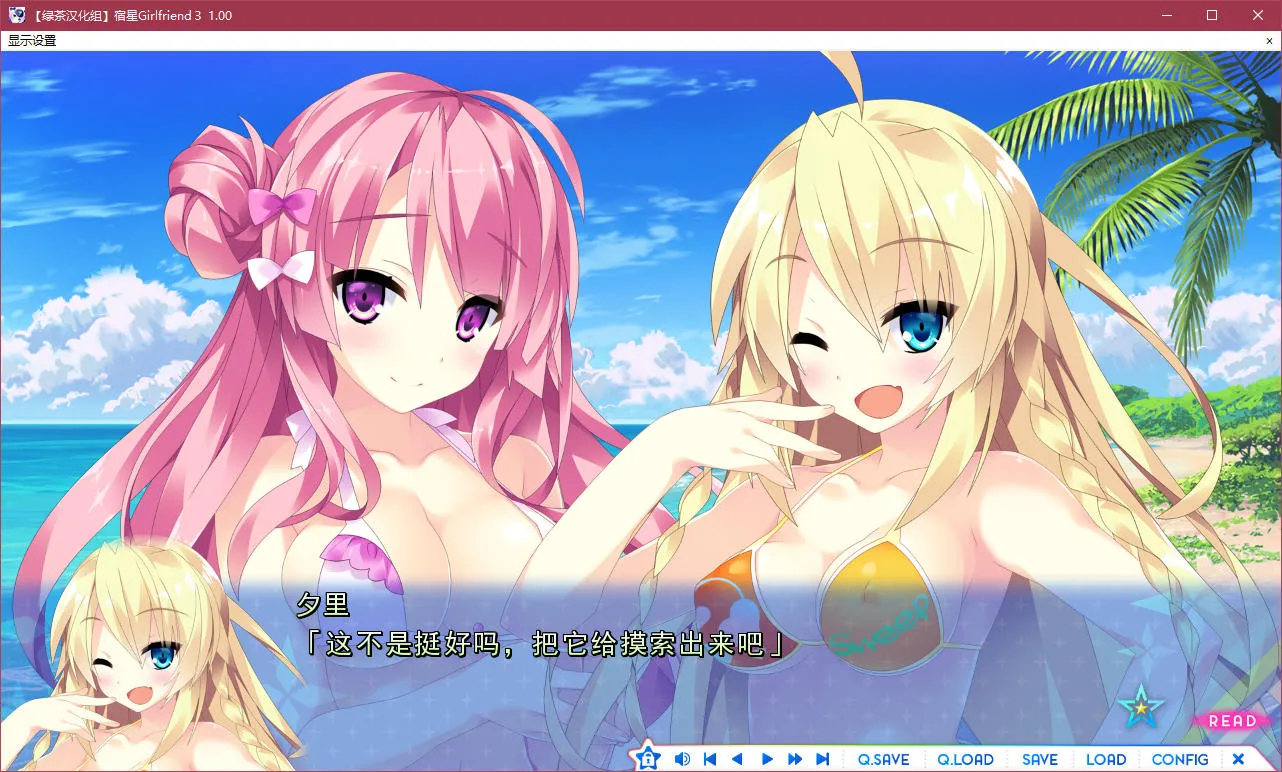Click the game icon in the title bar

pos(16,15)
